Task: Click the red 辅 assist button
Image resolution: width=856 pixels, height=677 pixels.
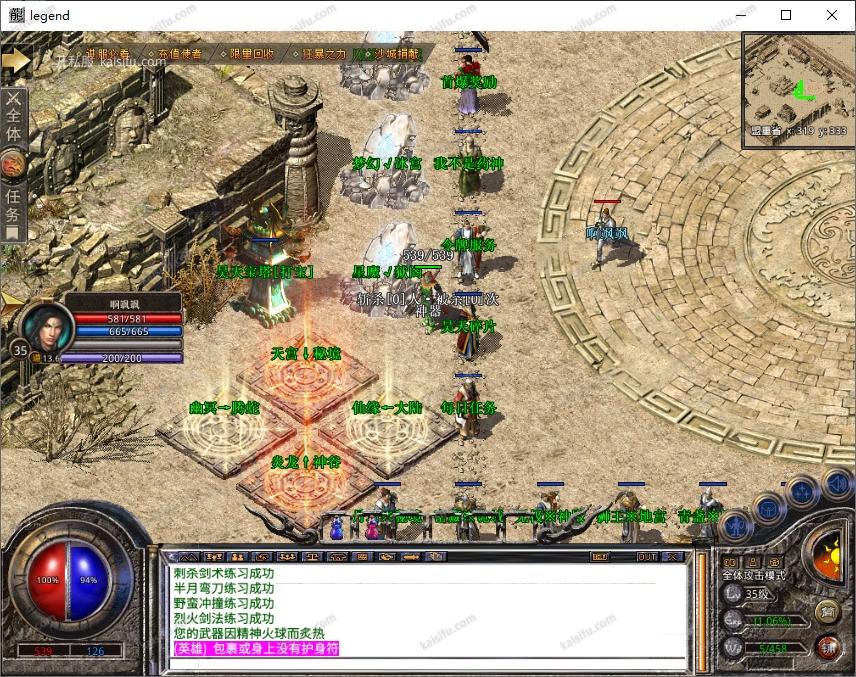Action: click(828, 646)
